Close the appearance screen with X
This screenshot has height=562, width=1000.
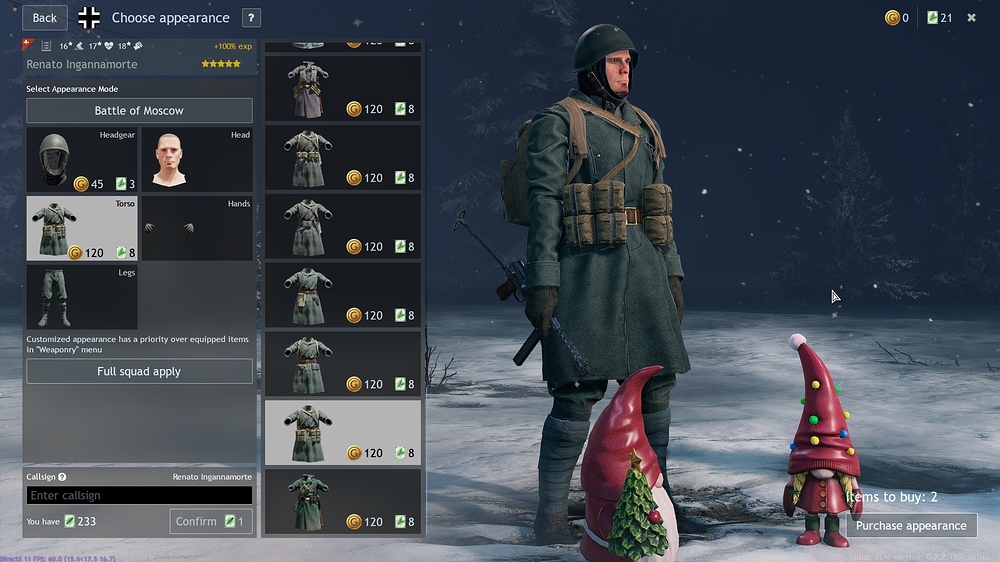click(971, 18)
